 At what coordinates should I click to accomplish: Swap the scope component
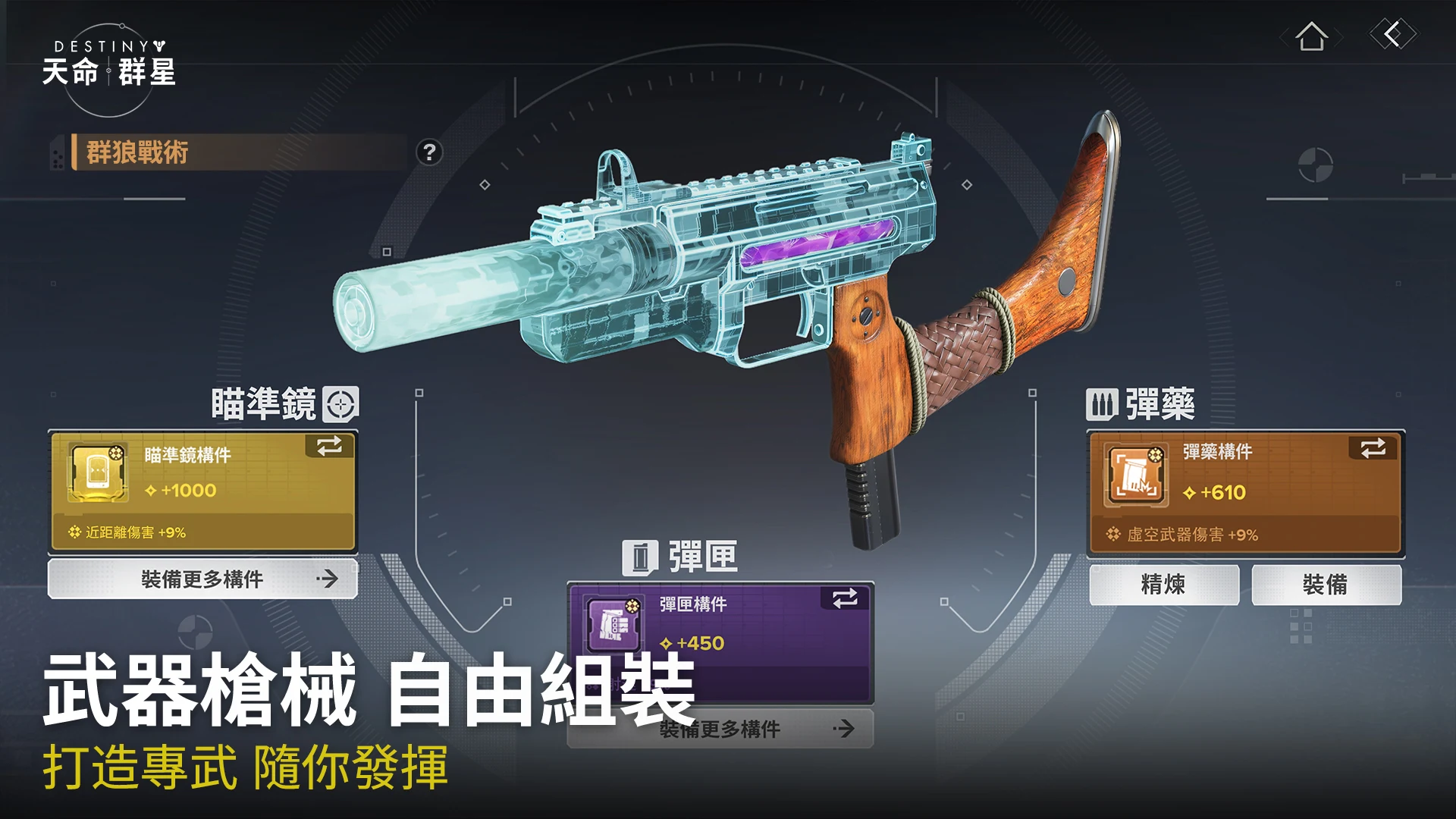[330, 446]
